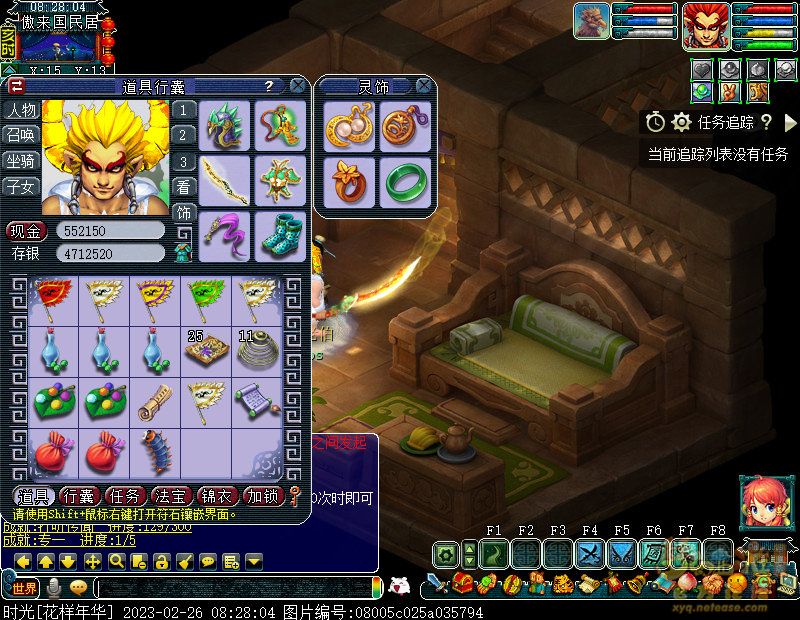Click the red-haired character portrait
The width and height of the screenshot is (800, 620).
pyautogui.click(x=705, y=26)
